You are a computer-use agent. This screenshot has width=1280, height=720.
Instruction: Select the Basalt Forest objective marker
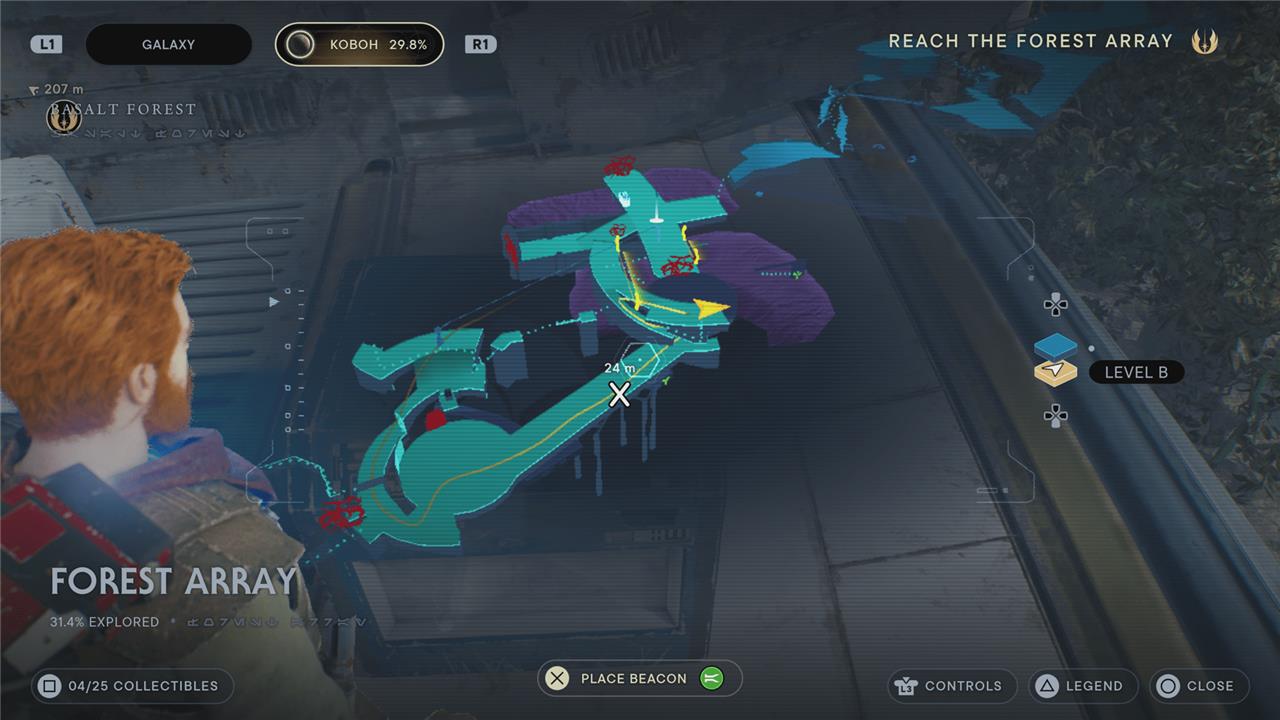pos(64,119)
